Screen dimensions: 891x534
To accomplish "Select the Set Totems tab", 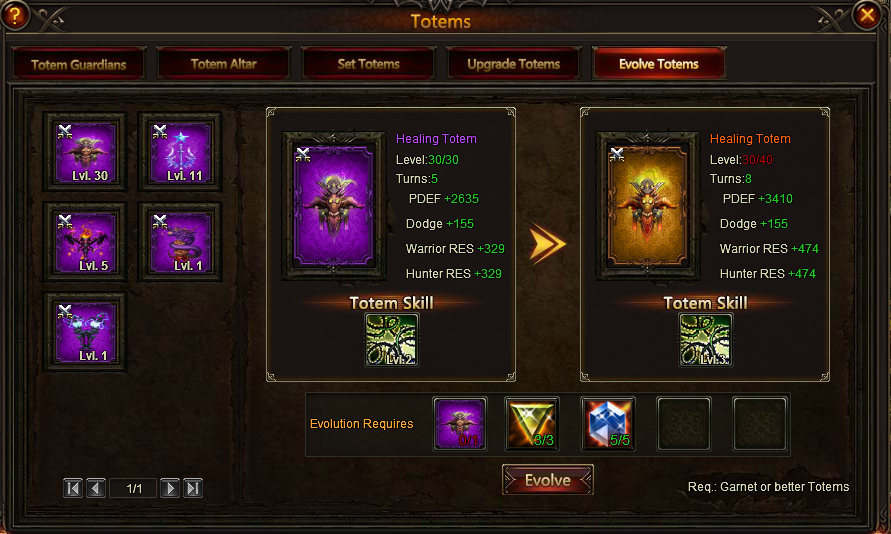I will click(368, 64).
